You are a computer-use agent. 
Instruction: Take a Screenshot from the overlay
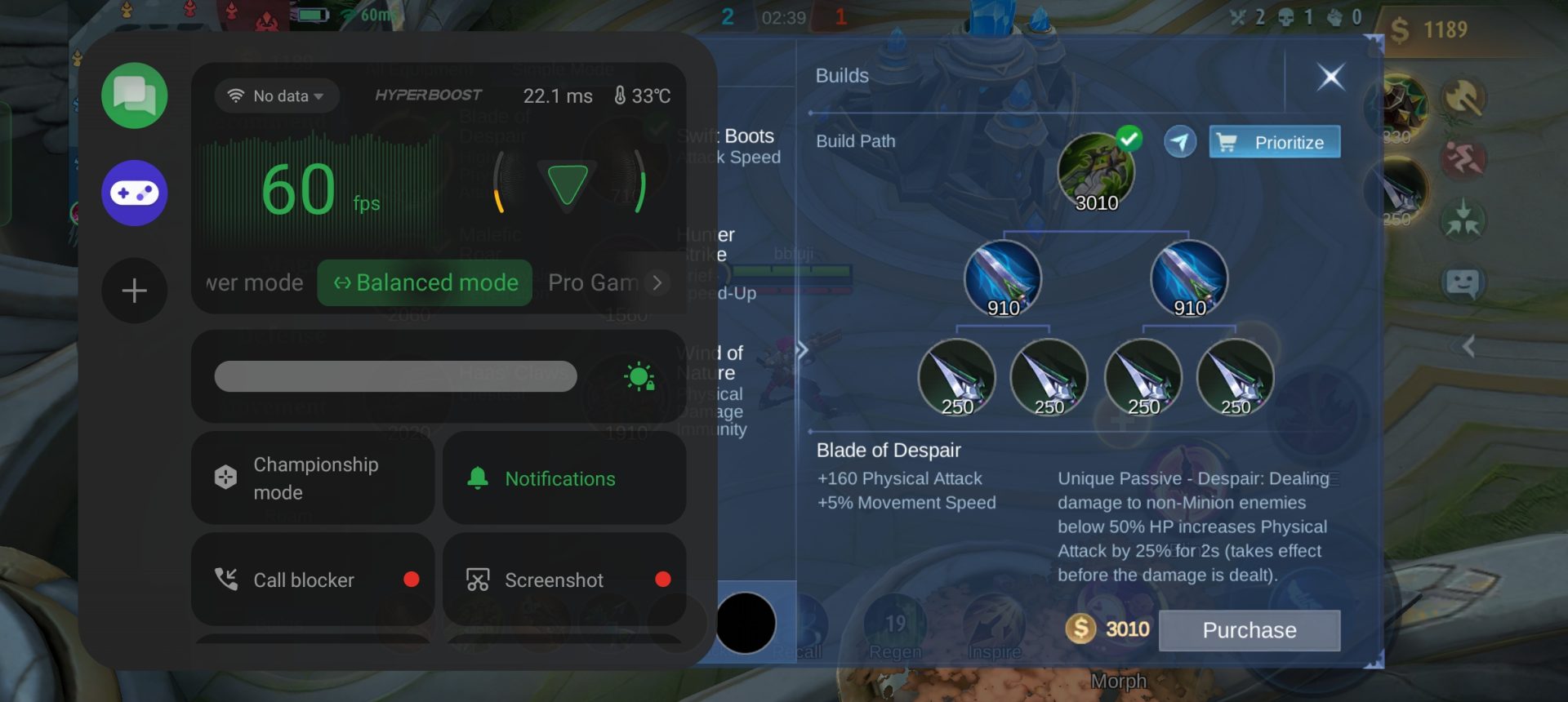point(563,580)
